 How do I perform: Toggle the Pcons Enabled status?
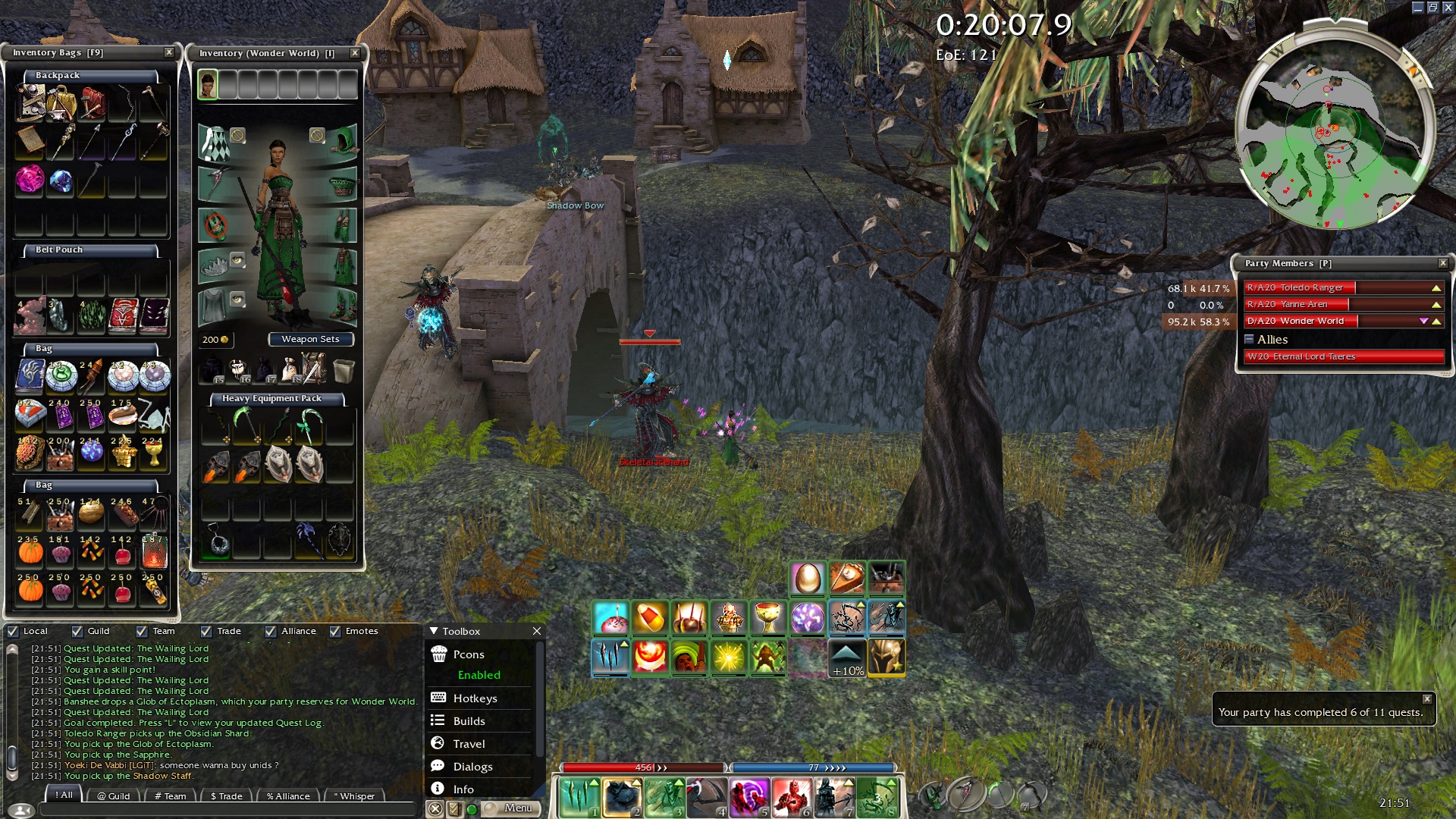tap(479, 675)
